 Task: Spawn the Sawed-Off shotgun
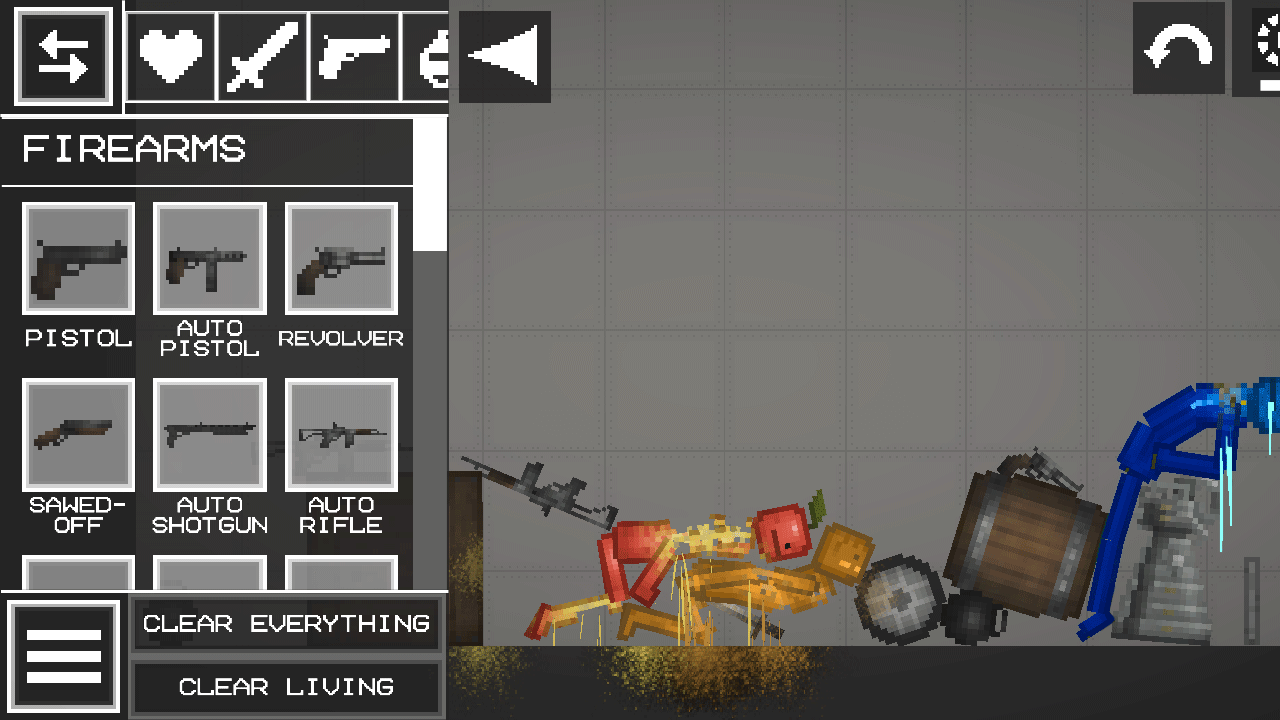pyautogui.click(x=78, y=436)
